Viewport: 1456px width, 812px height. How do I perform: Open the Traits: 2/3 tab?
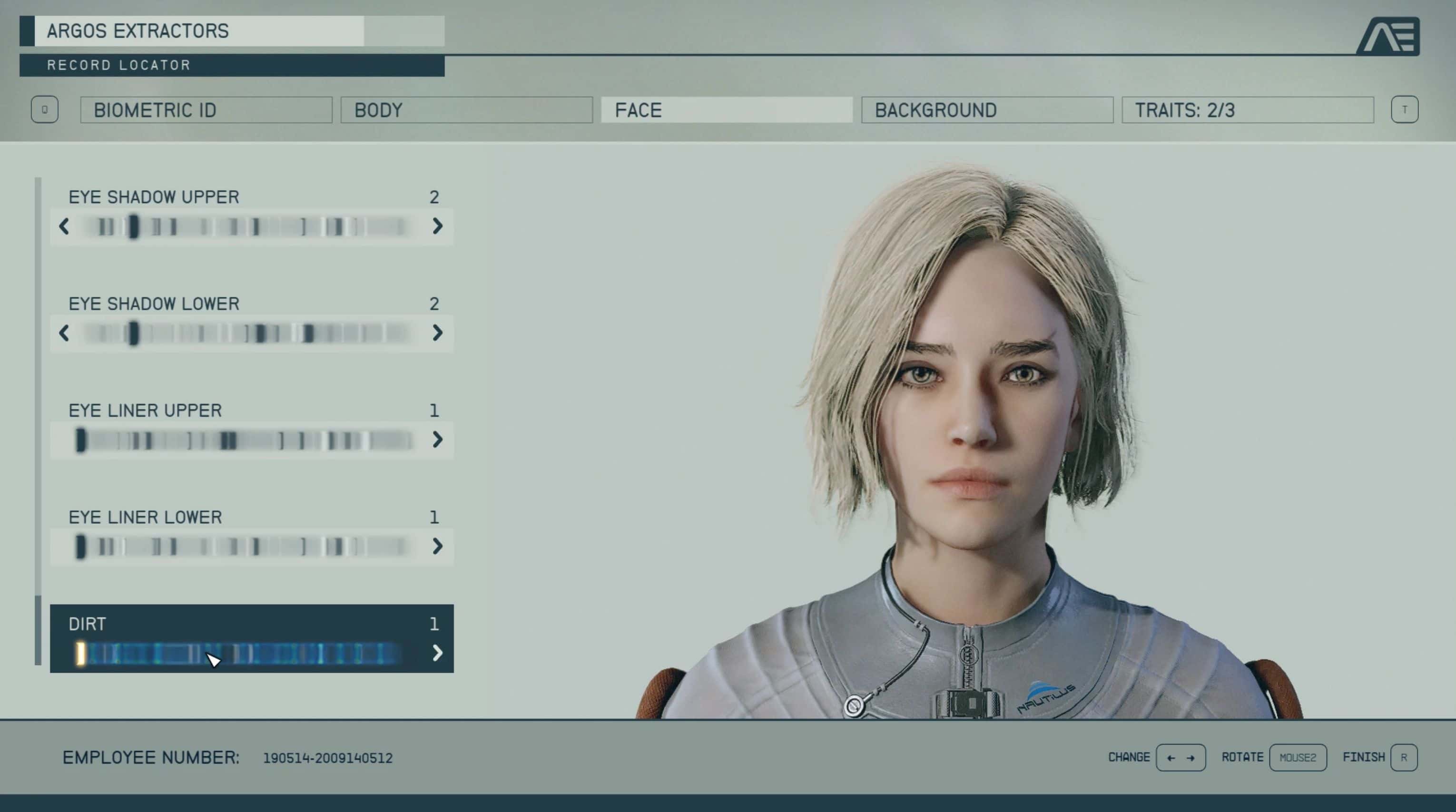click(x=1248, y=109)
